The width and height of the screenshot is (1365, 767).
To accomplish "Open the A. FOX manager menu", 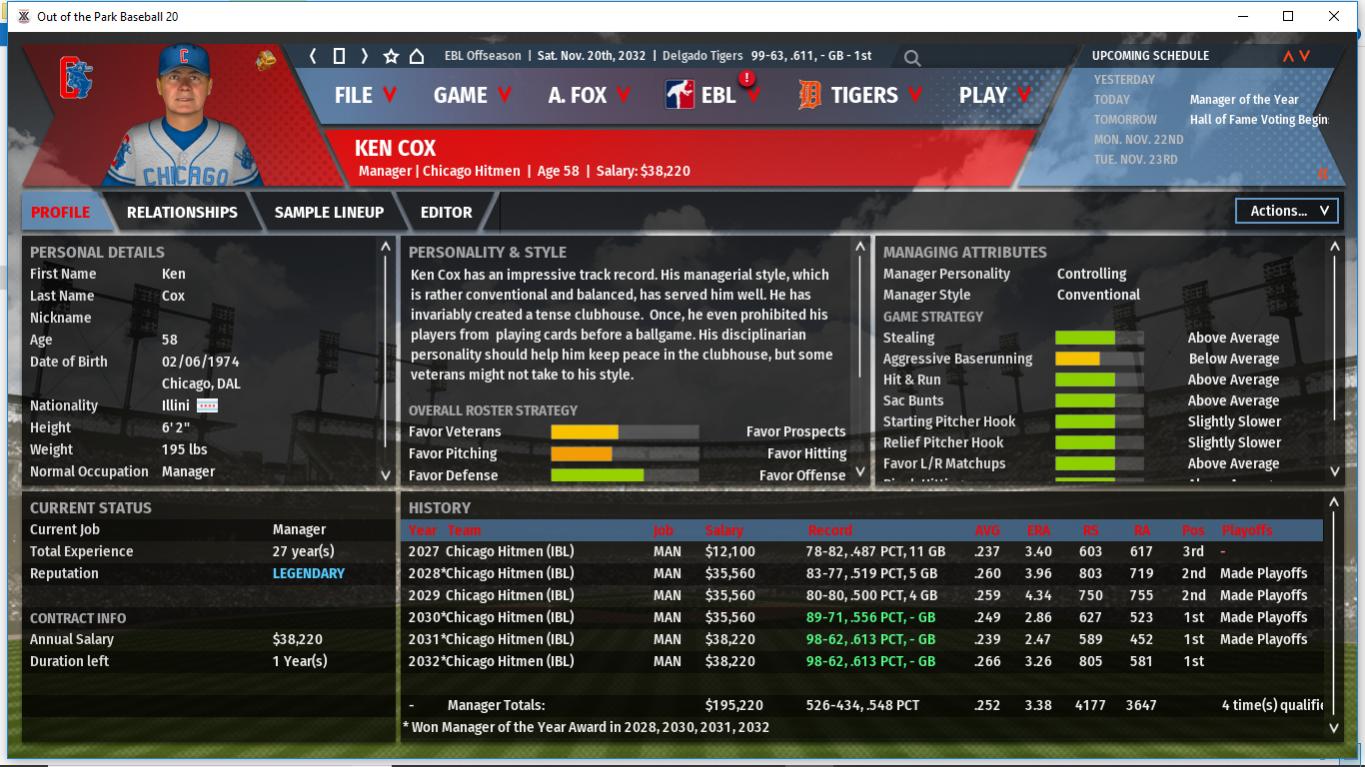I will point(588,95).
